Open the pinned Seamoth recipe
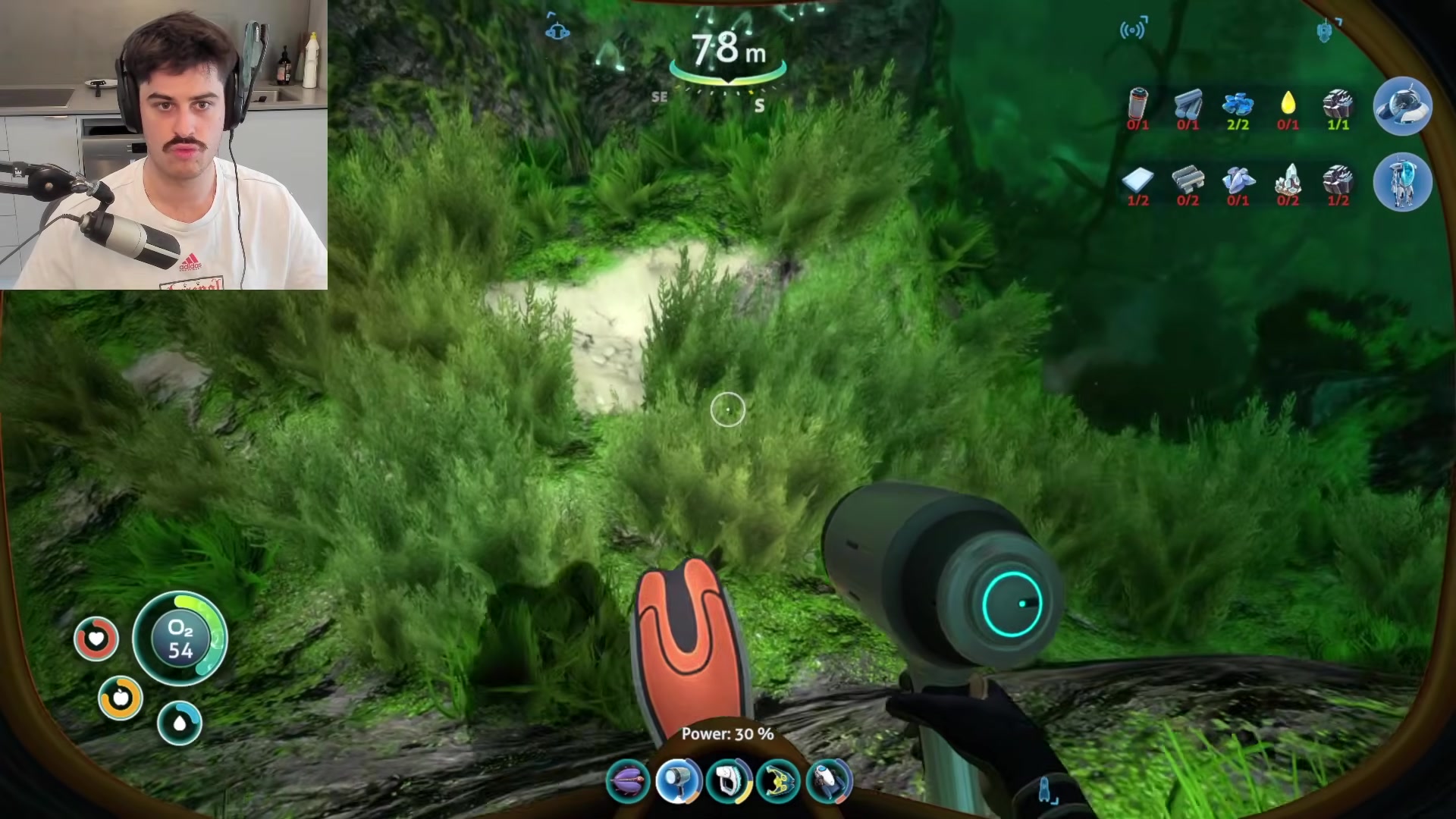The image size is (1456, 819). tap(1402, 106)
